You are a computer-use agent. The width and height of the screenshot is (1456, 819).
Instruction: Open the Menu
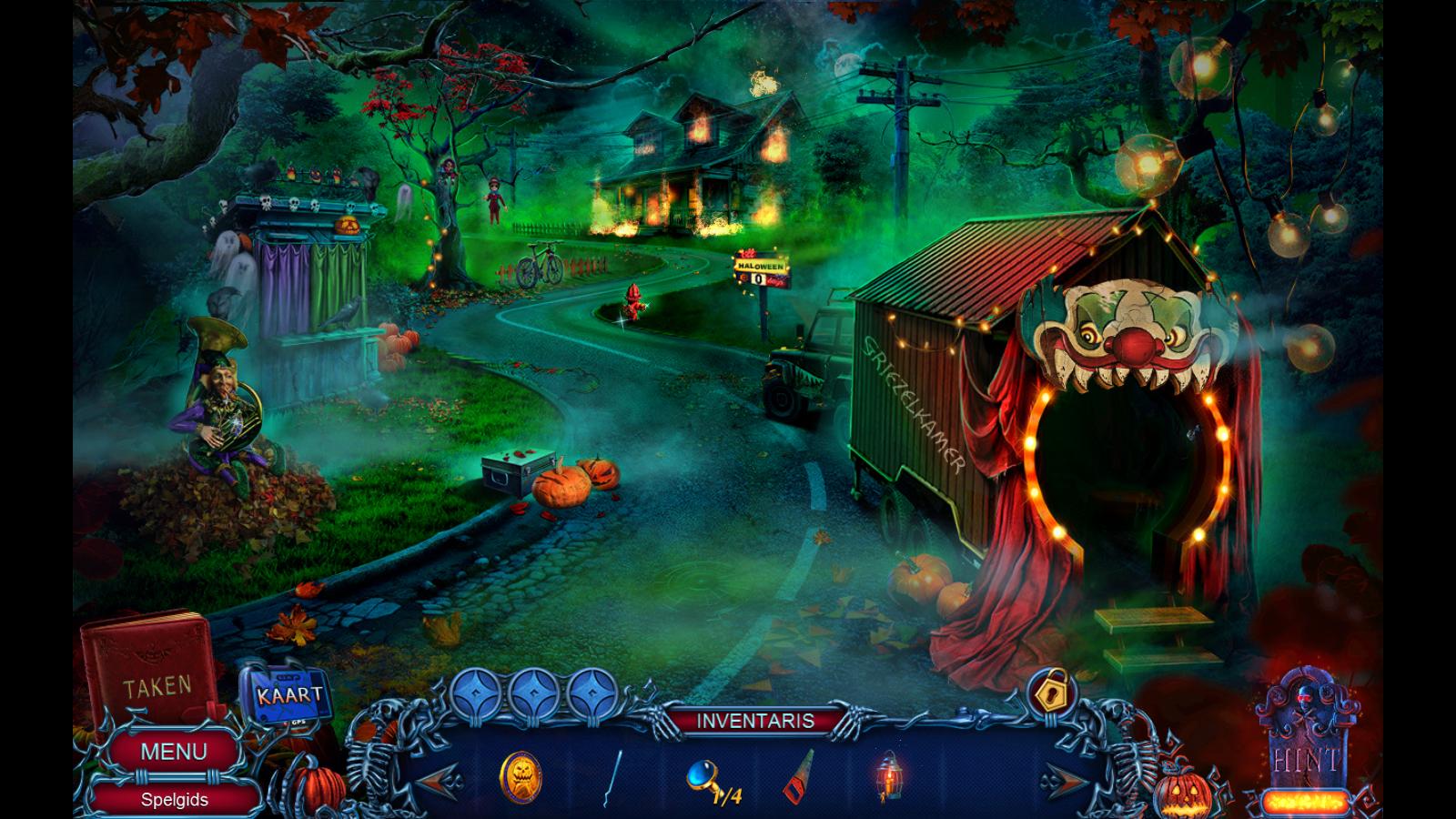tap(173, 752)
